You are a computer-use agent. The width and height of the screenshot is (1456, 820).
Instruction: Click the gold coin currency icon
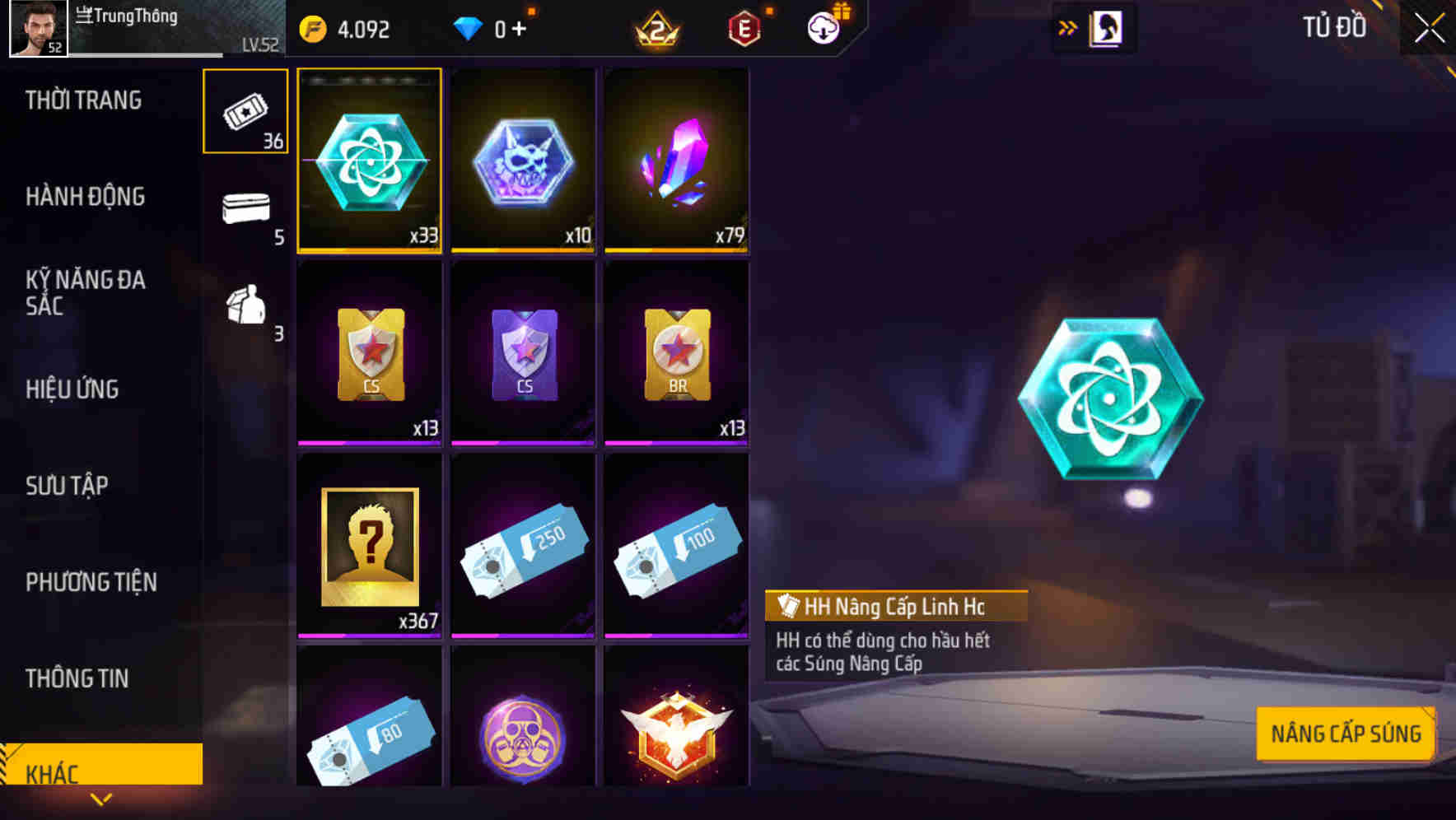click(310, 29)
